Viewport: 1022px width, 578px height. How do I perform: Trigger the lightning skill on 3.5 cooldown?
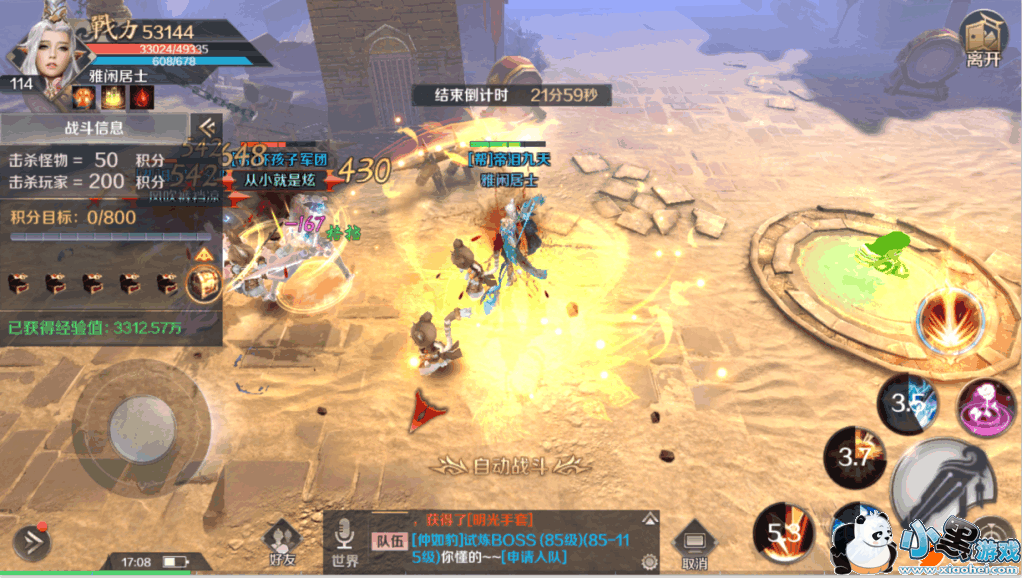pos(907,403)
